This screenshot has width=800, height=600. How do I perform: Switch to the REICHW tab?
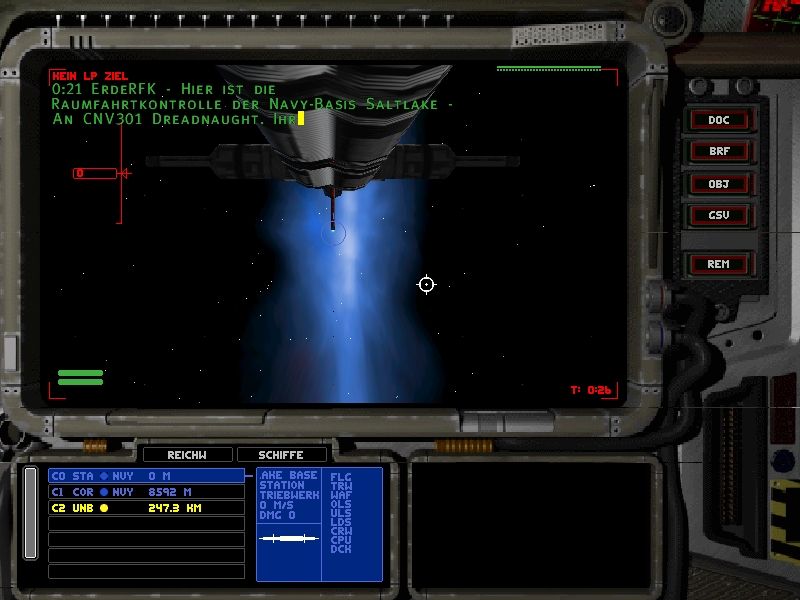pos(187,455)
